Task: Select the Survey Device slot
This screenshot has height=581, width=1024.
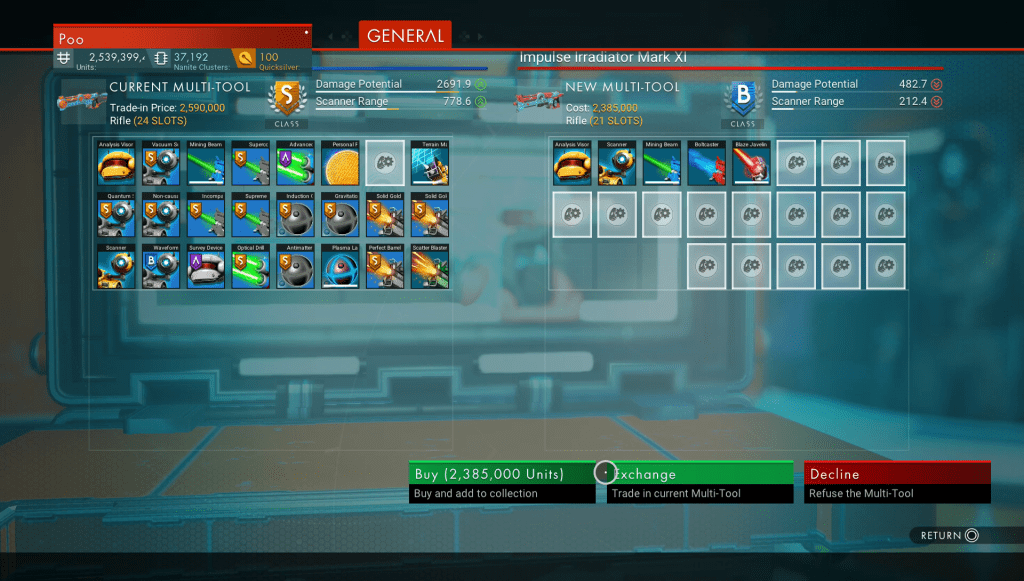Action: click(x=205, y=266)
